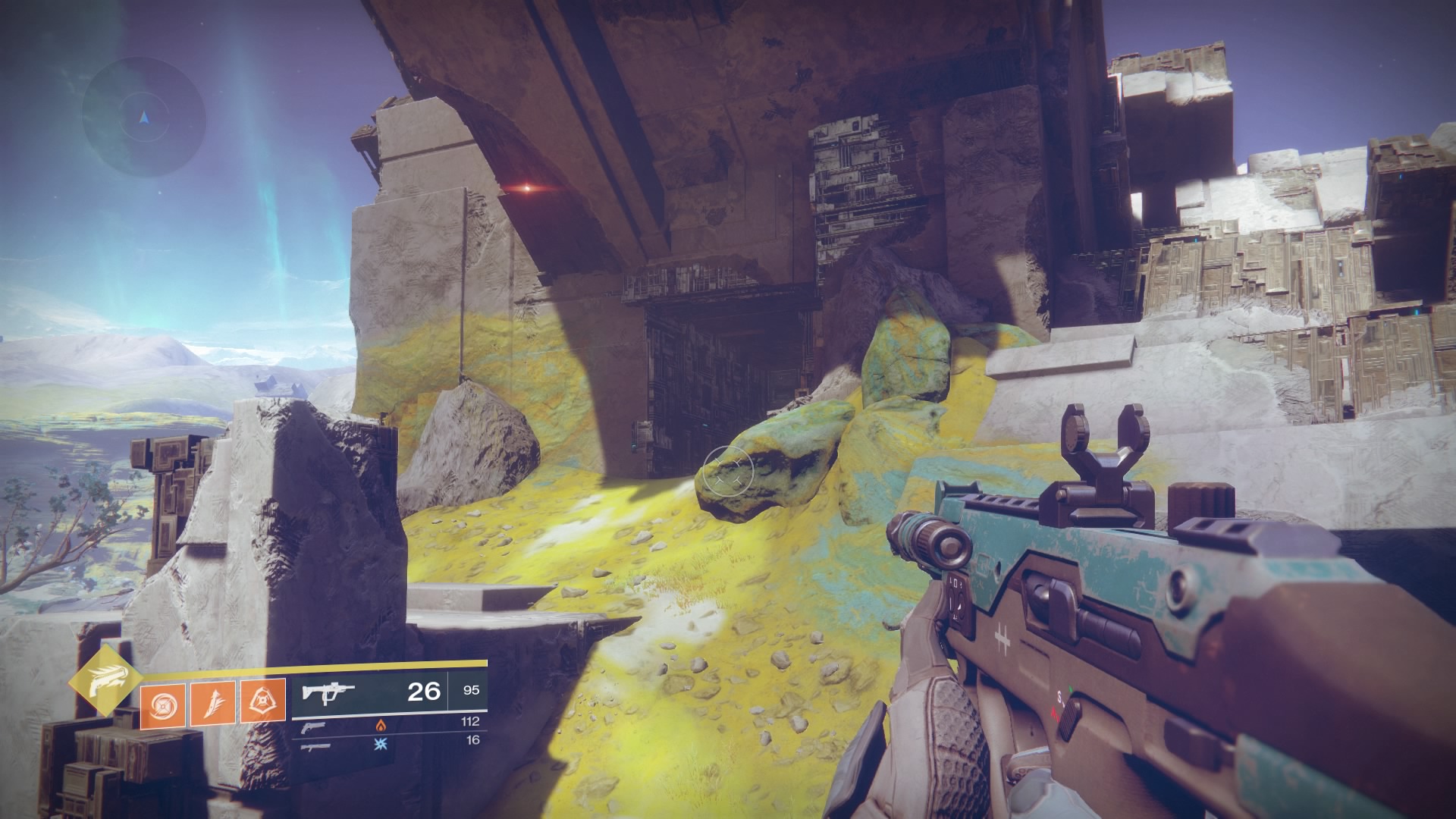Screen dimensions: 1456x819
Task: Trigger the dodge class ability icon
Action: (x=262, y=699)
